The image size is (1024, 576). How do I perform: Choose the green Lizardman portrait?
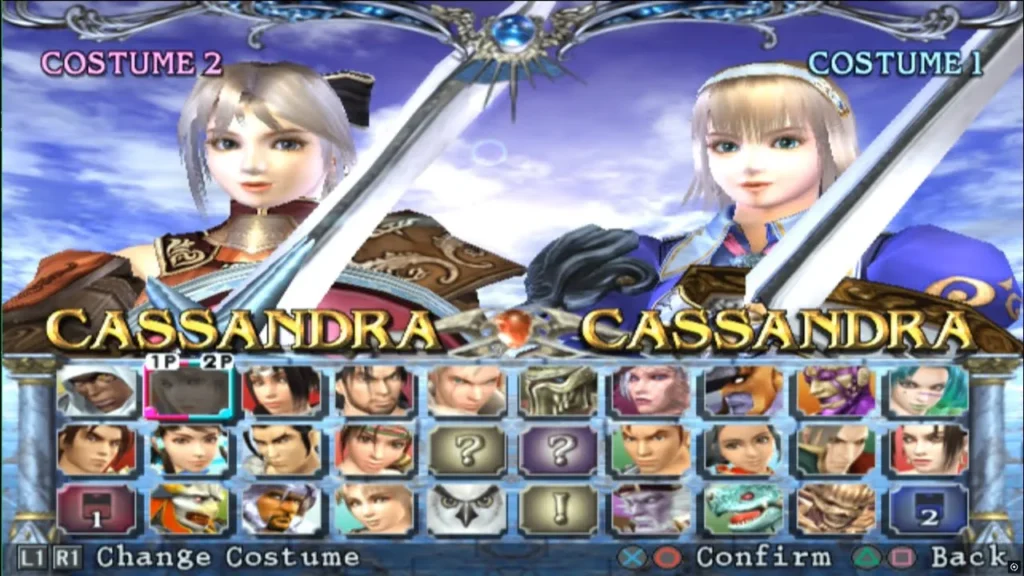coord(742,509)
